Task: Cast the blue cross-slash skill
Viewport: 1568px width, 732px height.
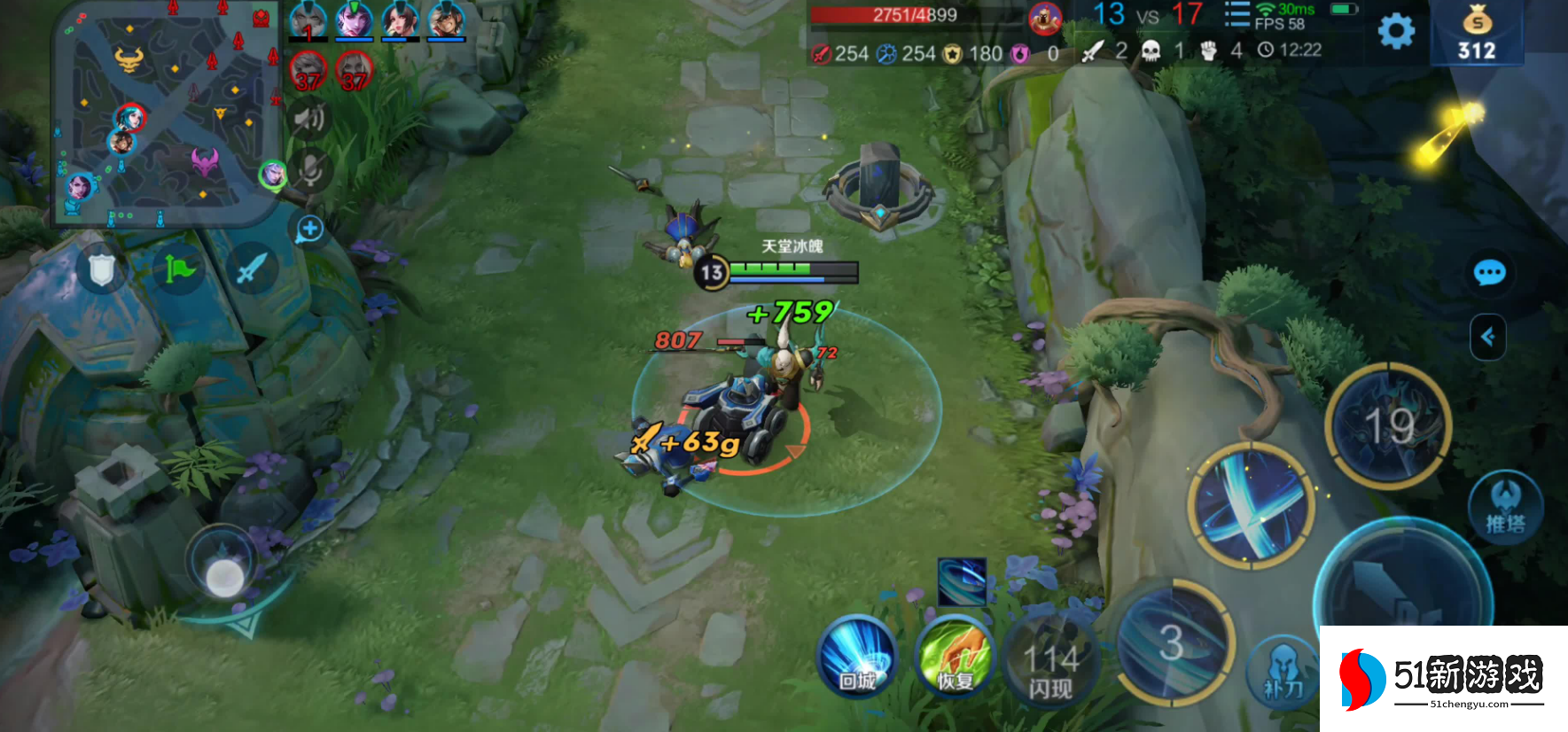Action: click(1252, 505)
